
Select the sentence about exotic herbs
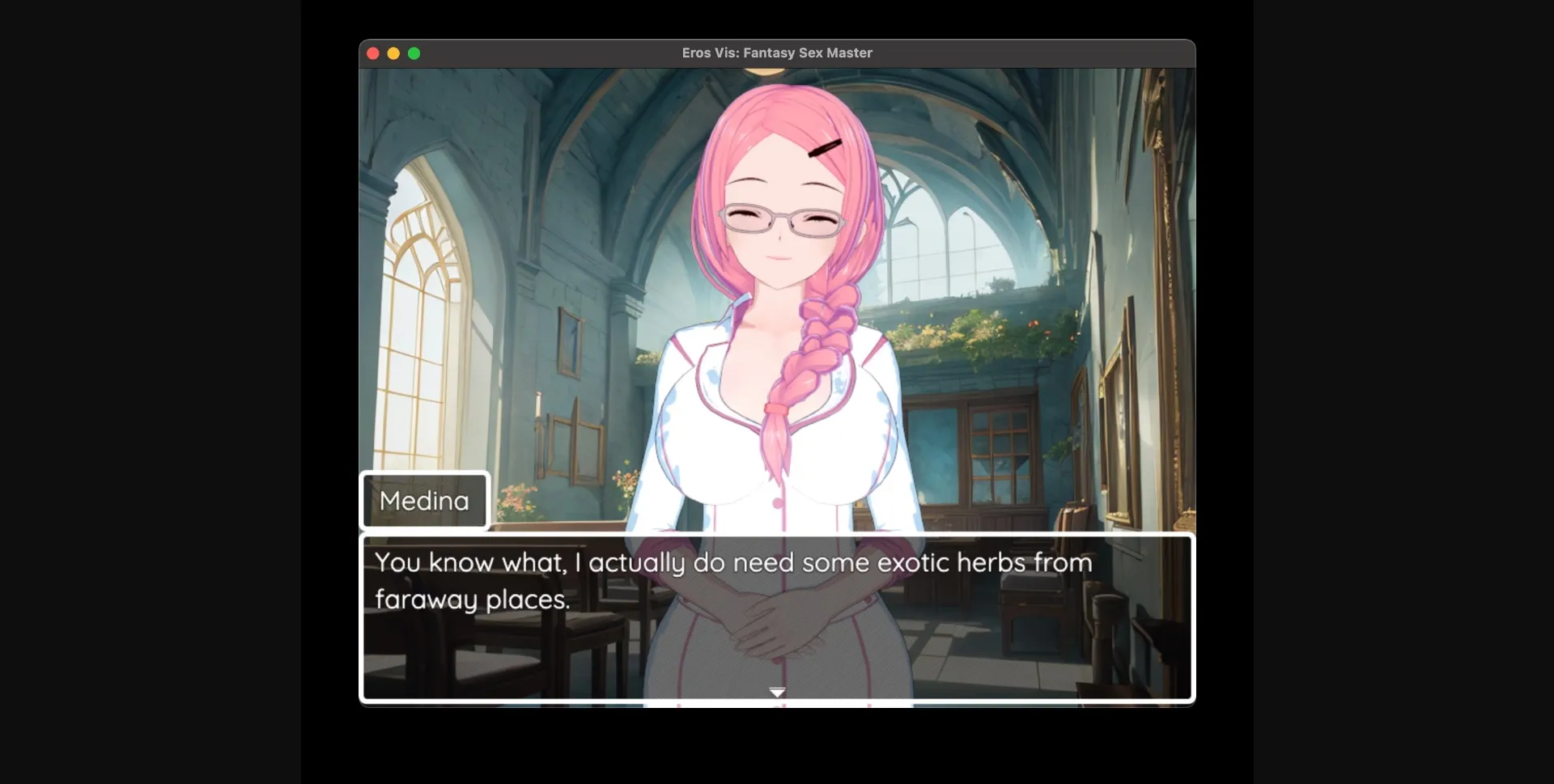pos(732,562)
